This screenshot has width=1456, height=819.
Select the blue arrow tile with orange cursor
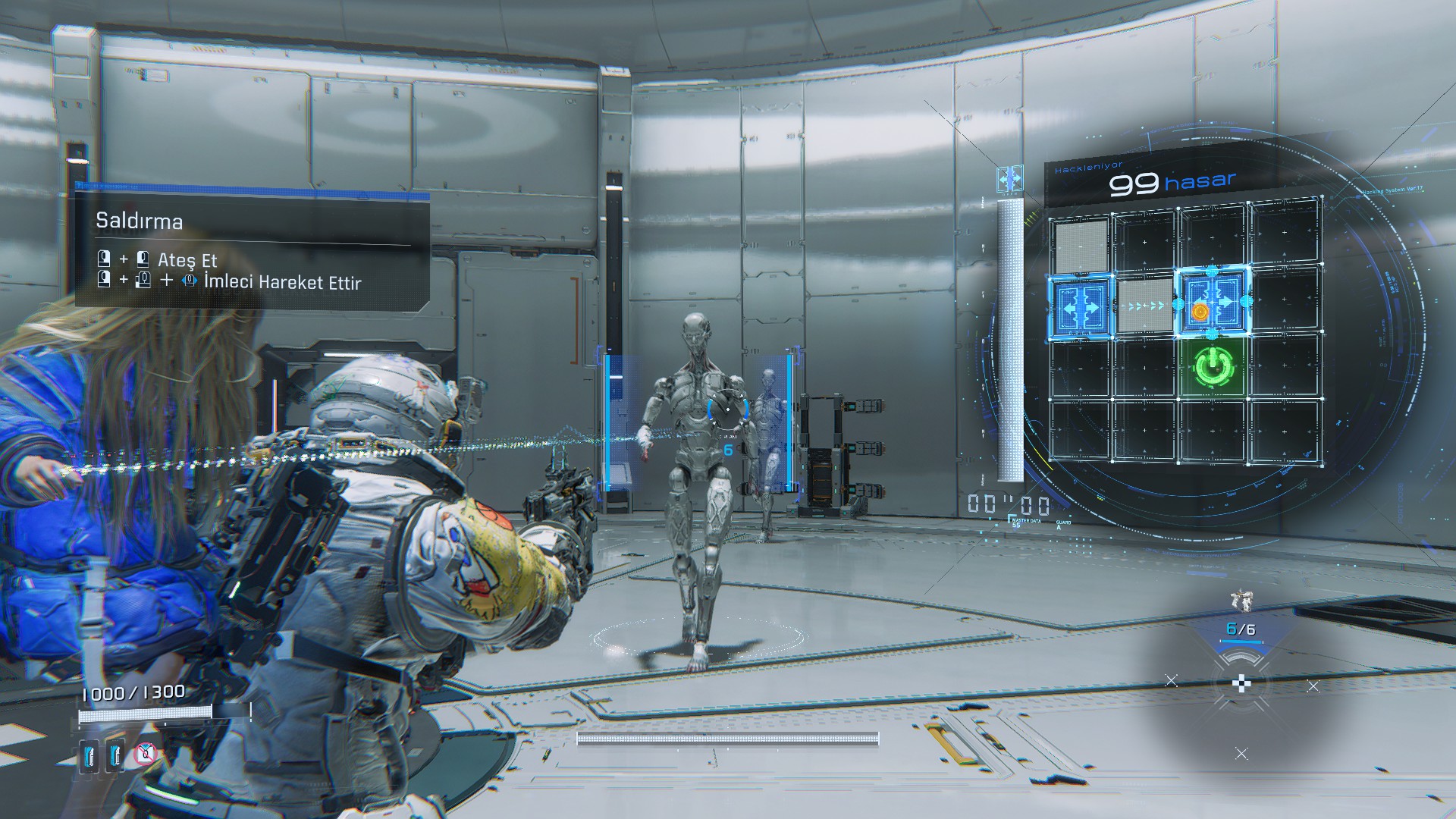(x=1212, y=303)
